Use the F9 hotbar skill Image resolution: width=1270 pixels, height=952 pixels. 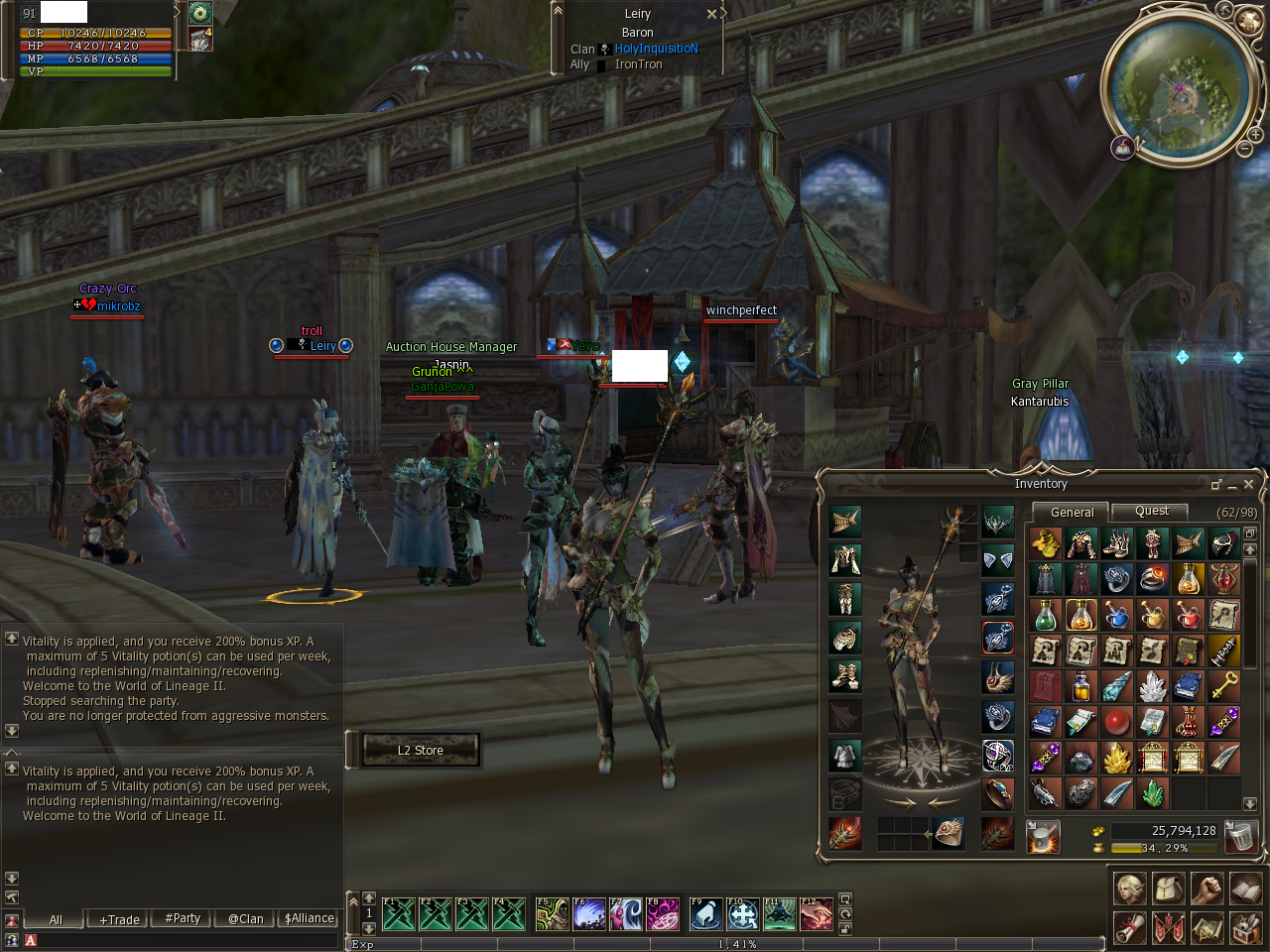pyautogui.click(x=704, y=913)
